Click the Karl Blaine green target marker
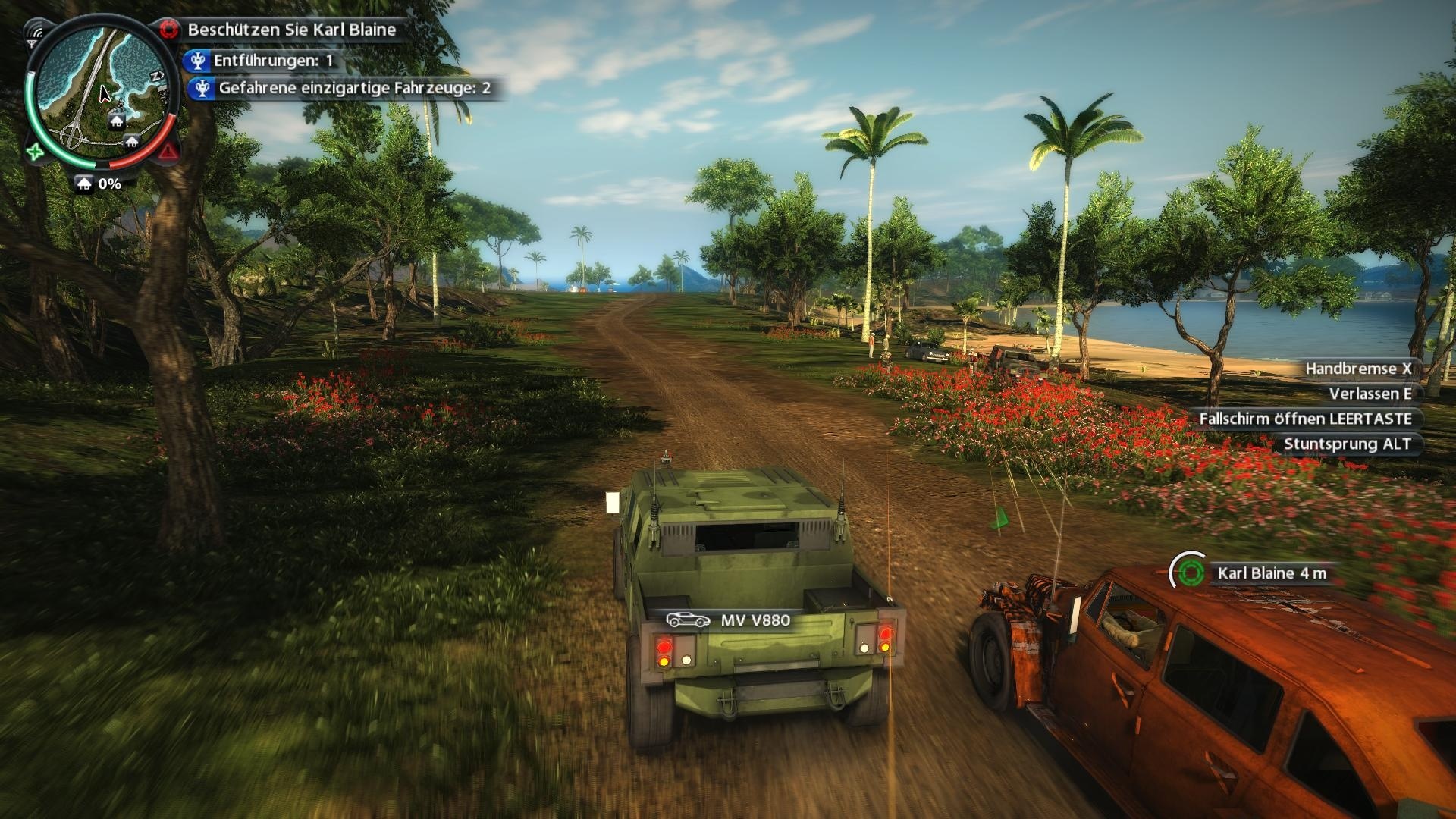Screen dimensions: 1456x819 1190,573
